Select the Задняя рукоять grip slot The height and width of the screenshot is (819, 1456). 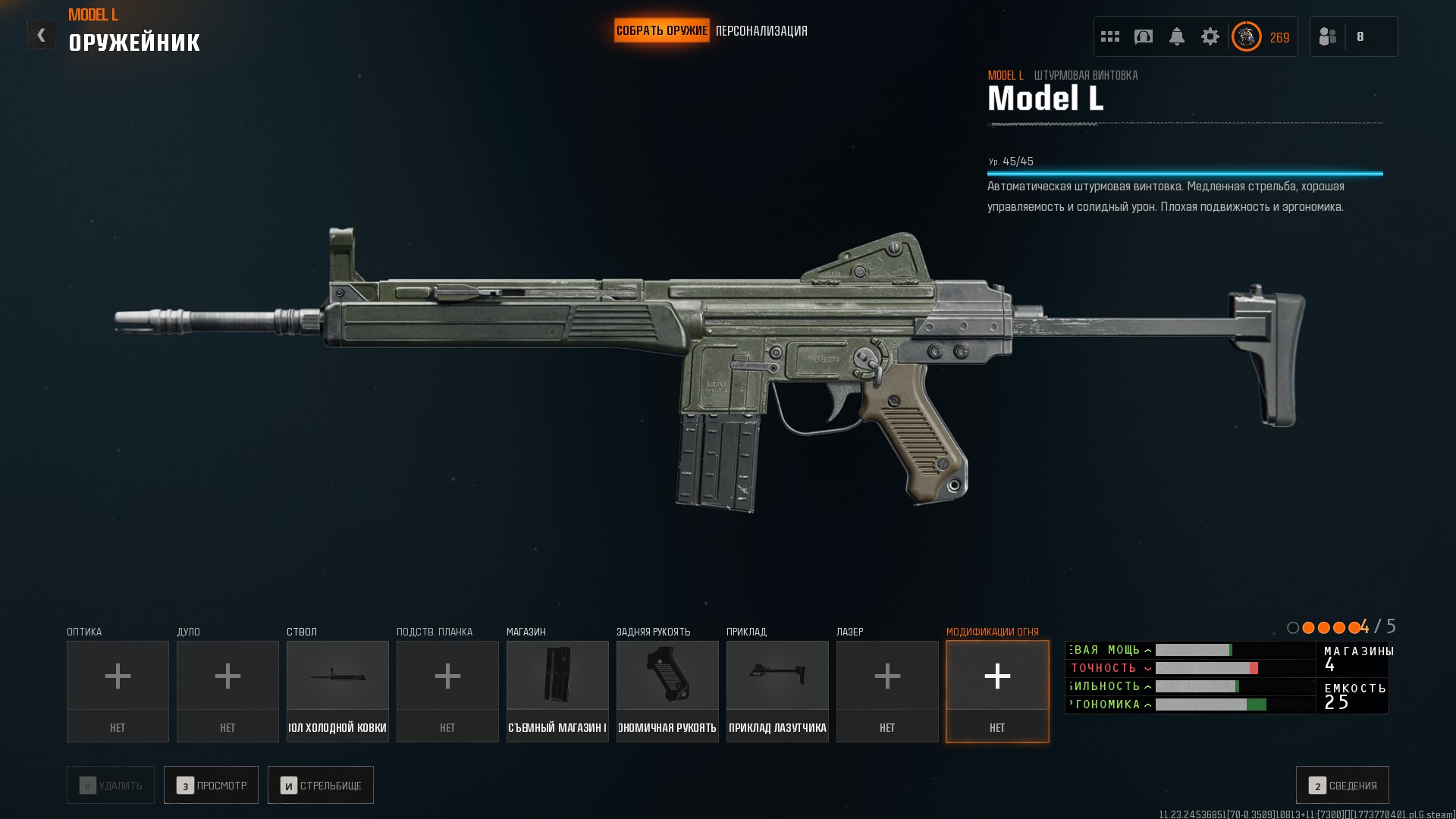667,691
